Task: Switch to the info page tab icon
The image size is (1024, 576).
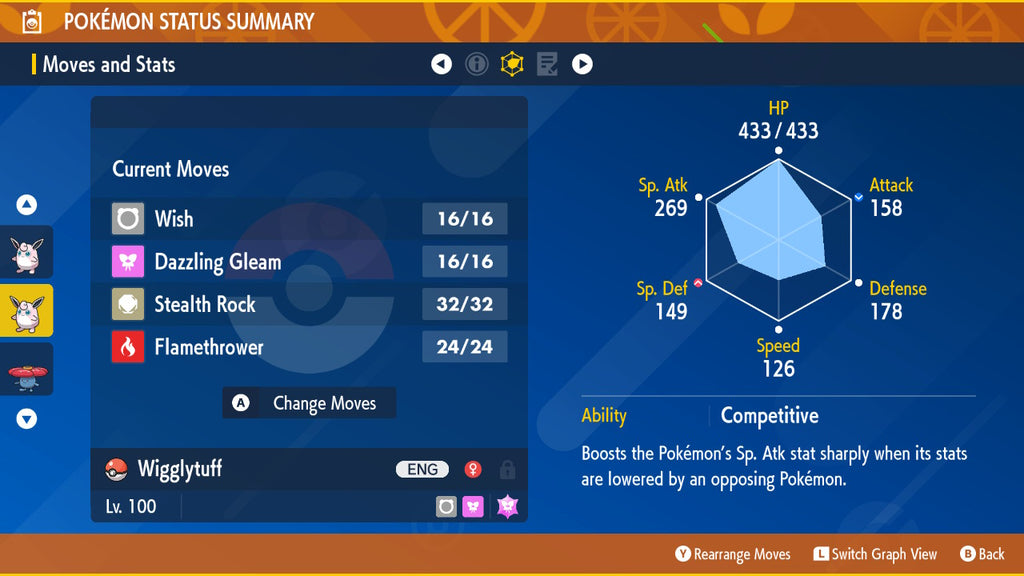Action: tap(477, 65)
